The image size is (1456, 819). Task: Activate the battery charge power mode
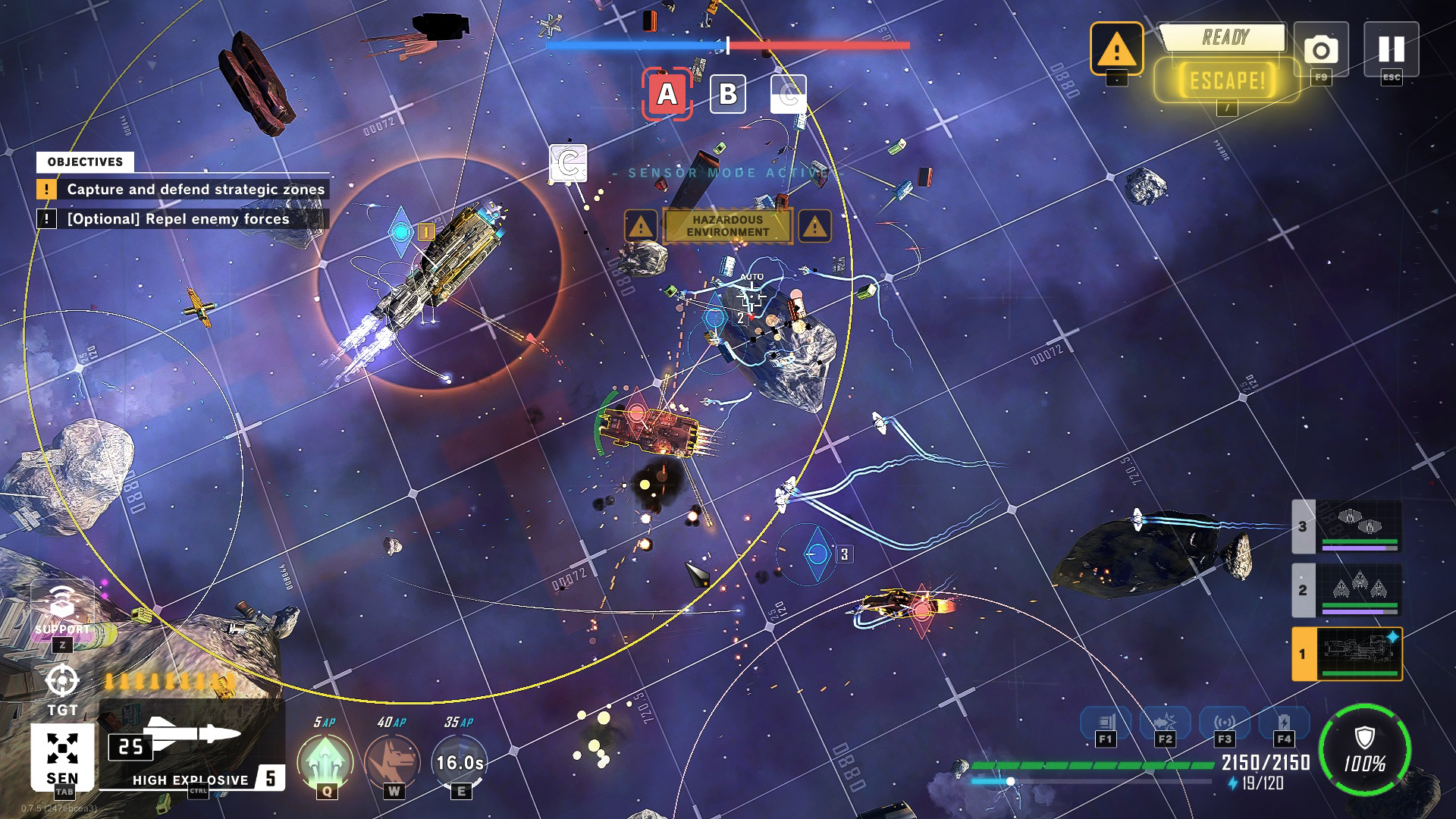[1283, 723]
